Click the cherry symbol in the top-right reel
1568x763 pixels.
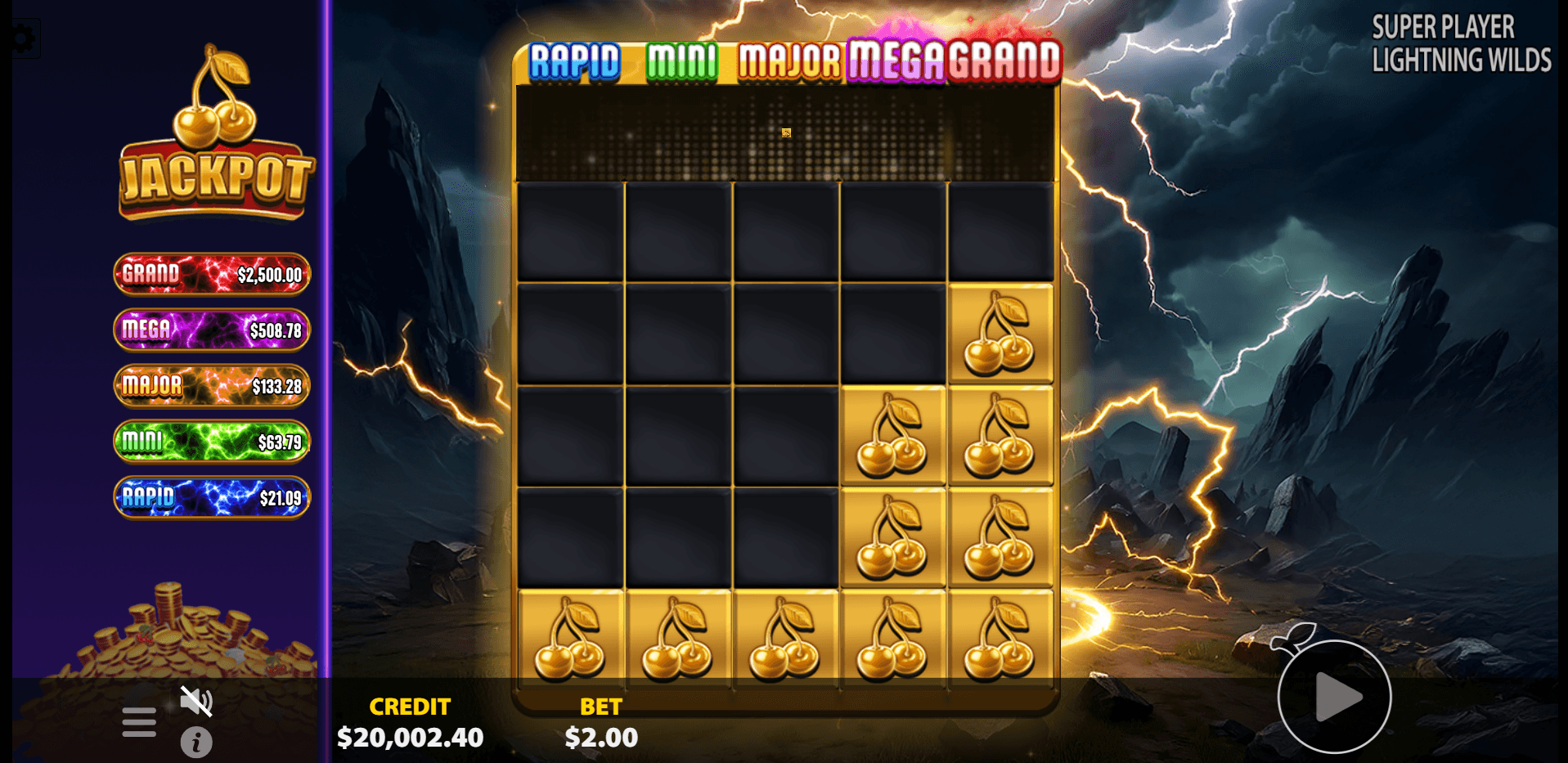click(x=1000, y=331)
